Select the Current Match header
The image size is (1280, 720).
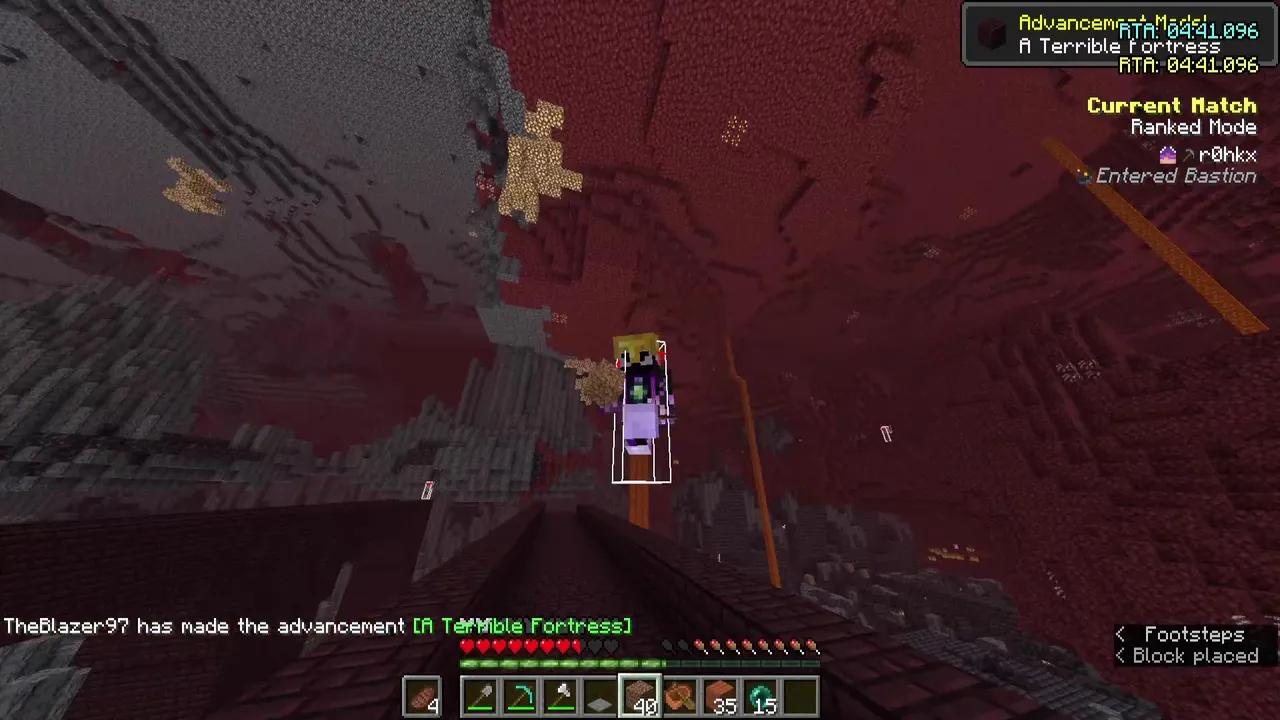point(1171,105)
